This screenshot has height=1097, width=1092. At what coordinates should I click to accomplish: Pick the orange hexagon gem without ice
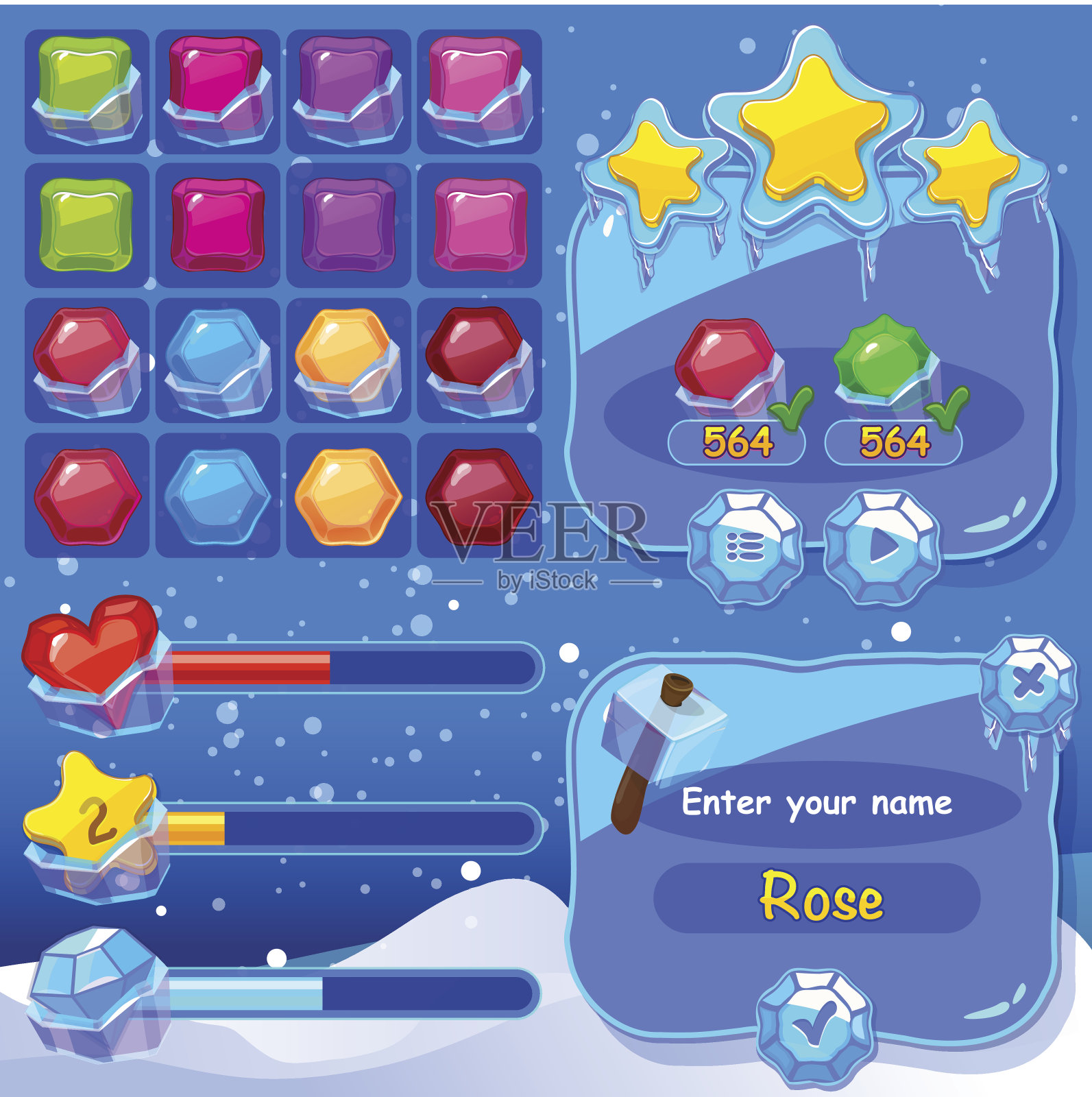pyautogui.click(x=348, y=496)
